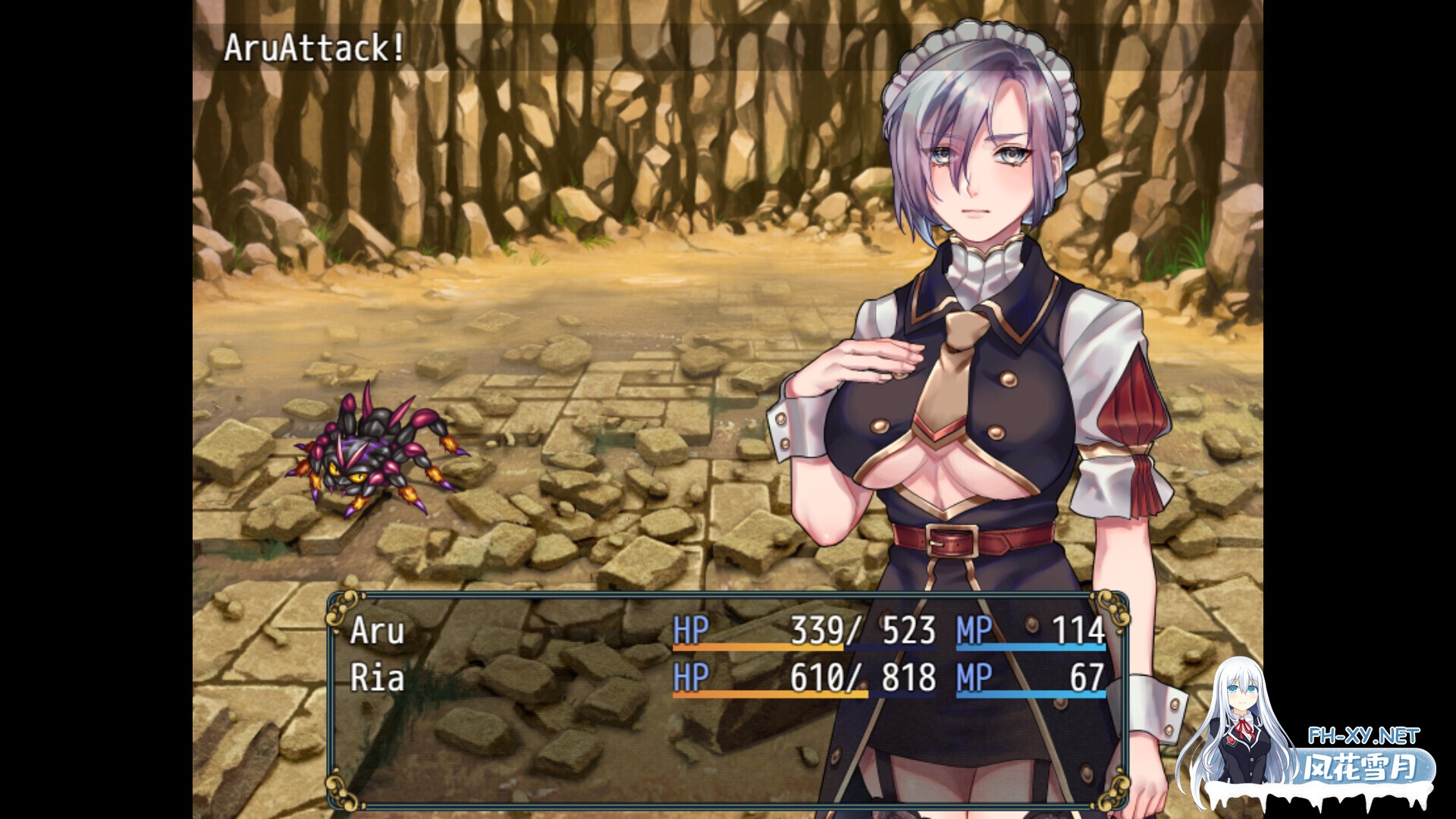Select Aru's row in the party status window
Screen dimensions: 1456x819
click(x=726, y=631)
